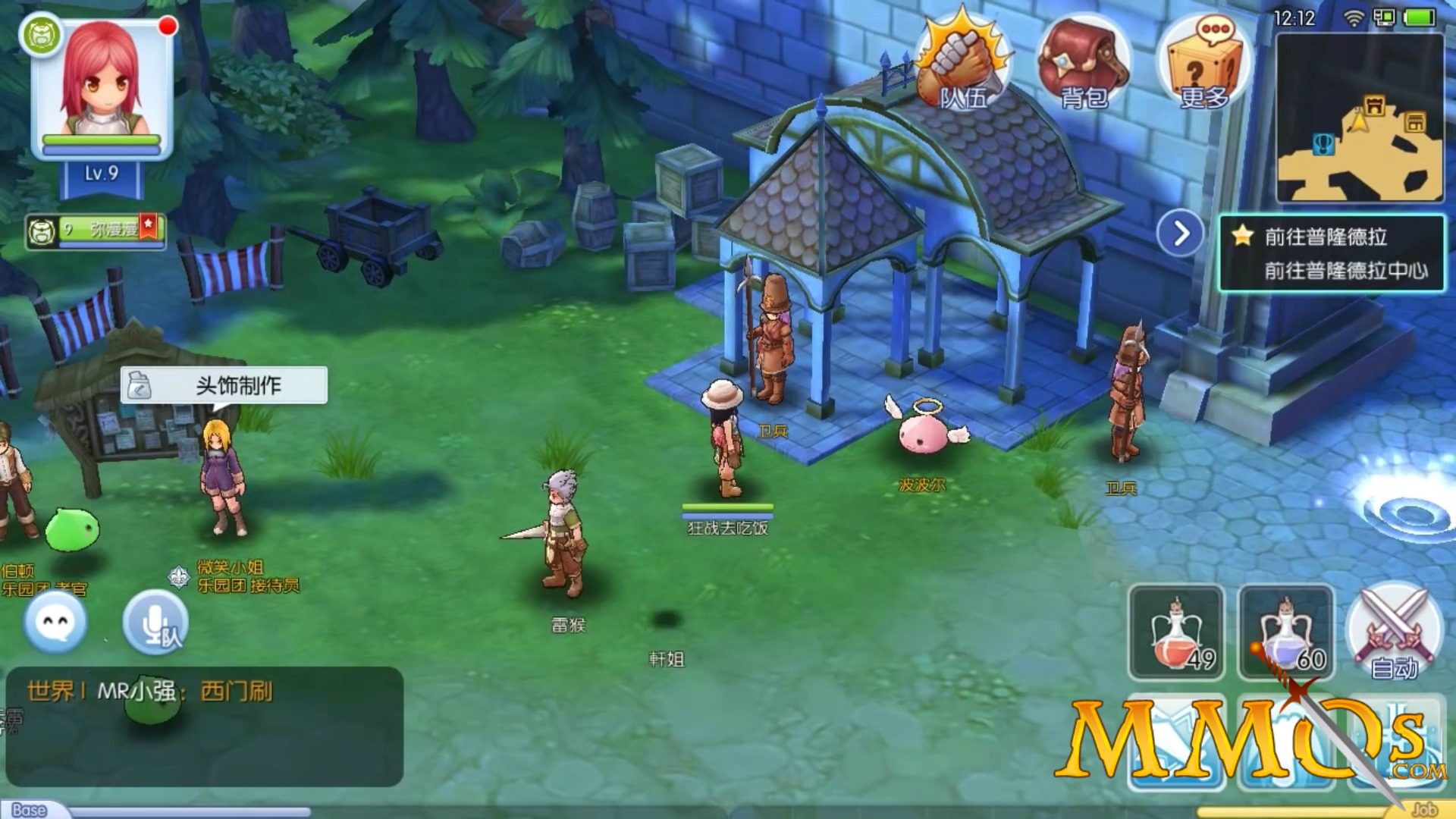Image resolution: width=1456 pixels, height=819 pixels.
Task: Select the 前往普隆德拉 quest tracker
Action: [x=1332, y=253]
